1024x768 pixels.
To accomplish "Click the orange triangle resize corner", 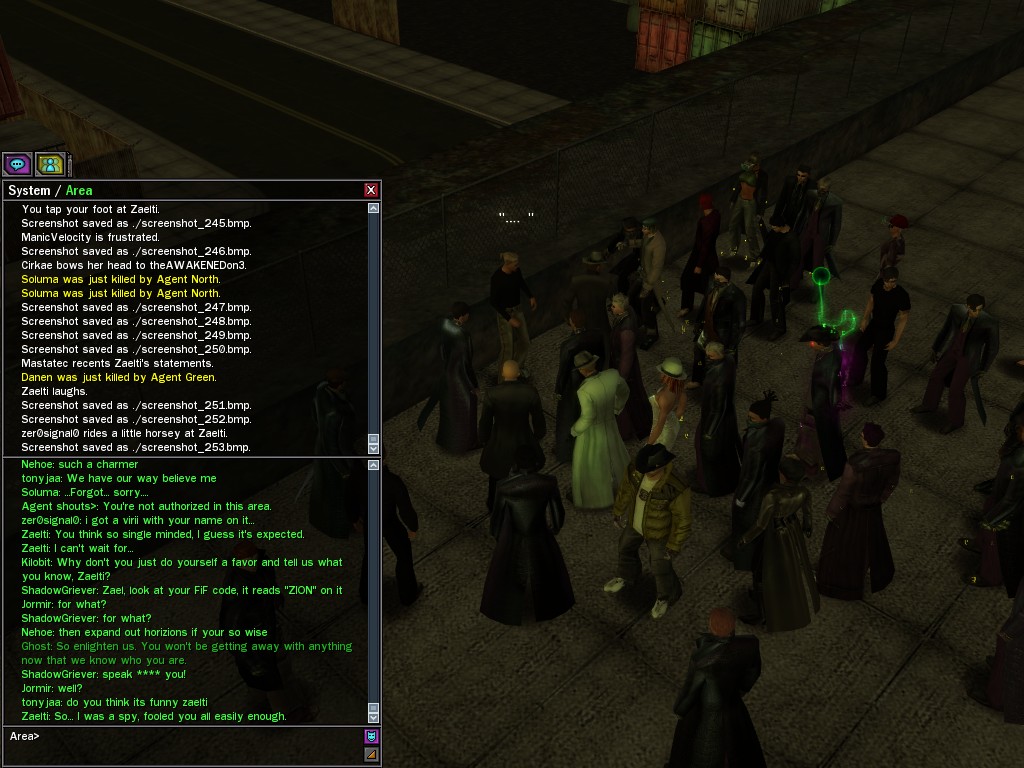I will [x=371, y=754].
